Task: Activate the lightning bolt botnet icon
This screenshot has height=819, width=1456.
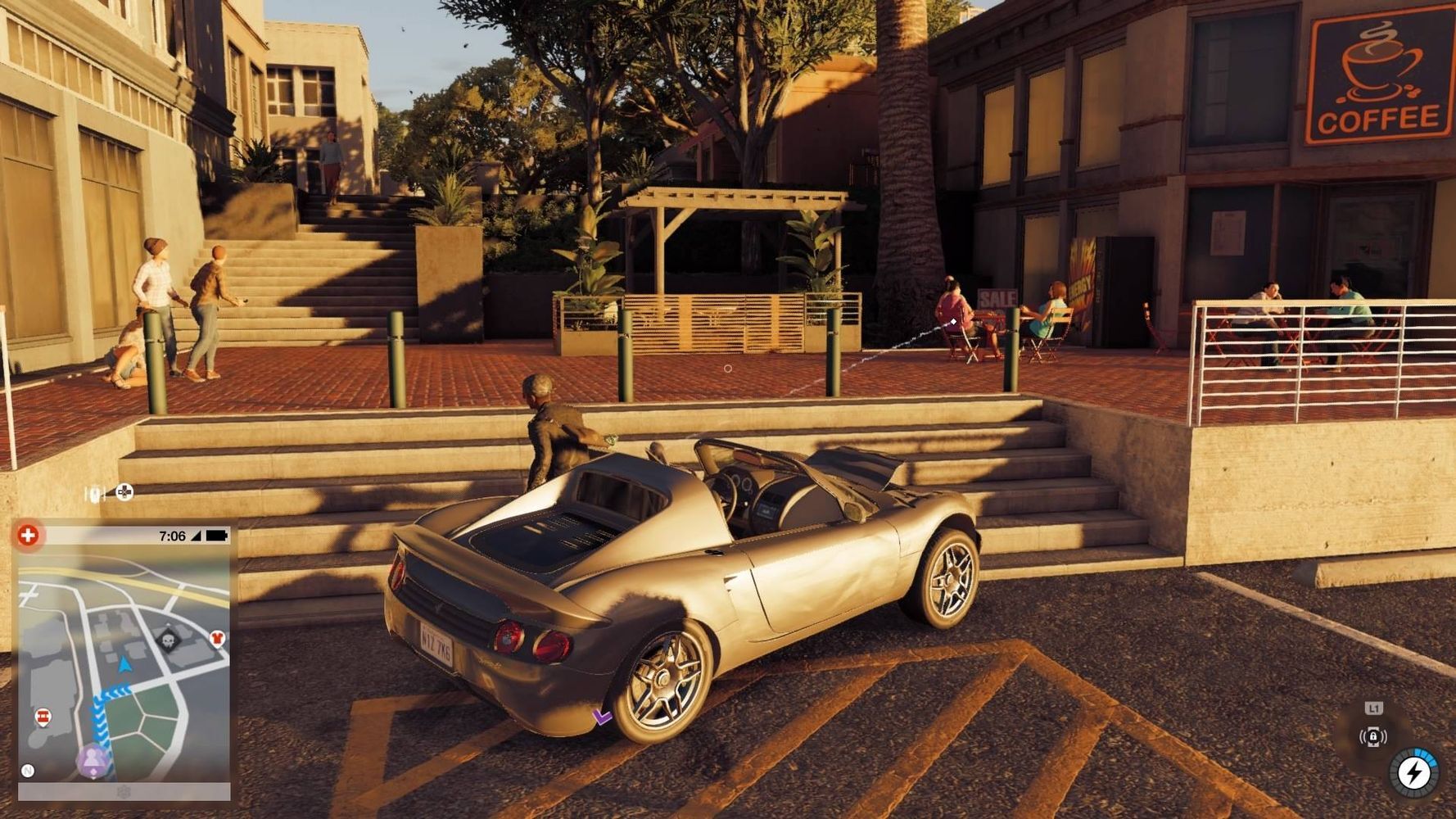Action: (1414, 772)
